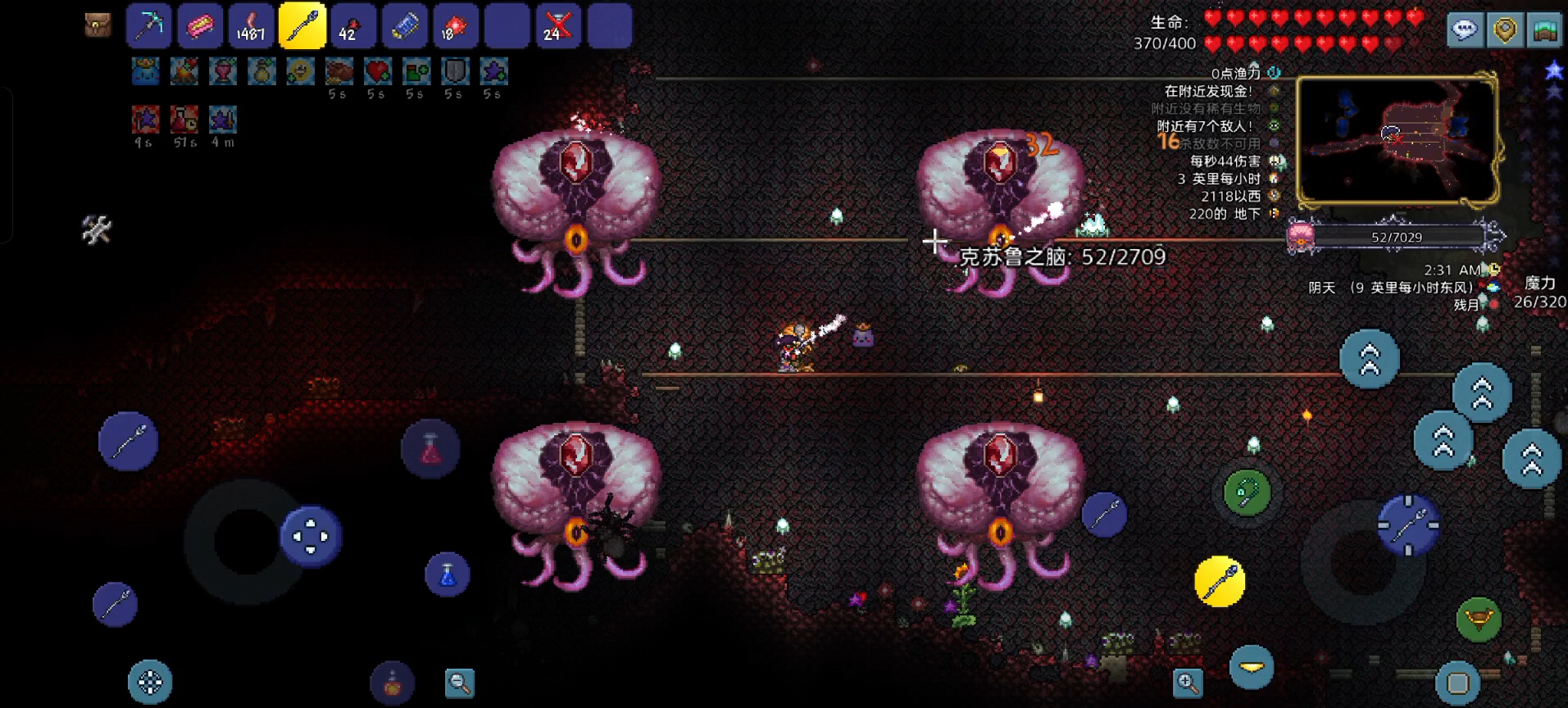The image size is (1568, 708).
Task: Open the housing menu button
Action: 1545,30
